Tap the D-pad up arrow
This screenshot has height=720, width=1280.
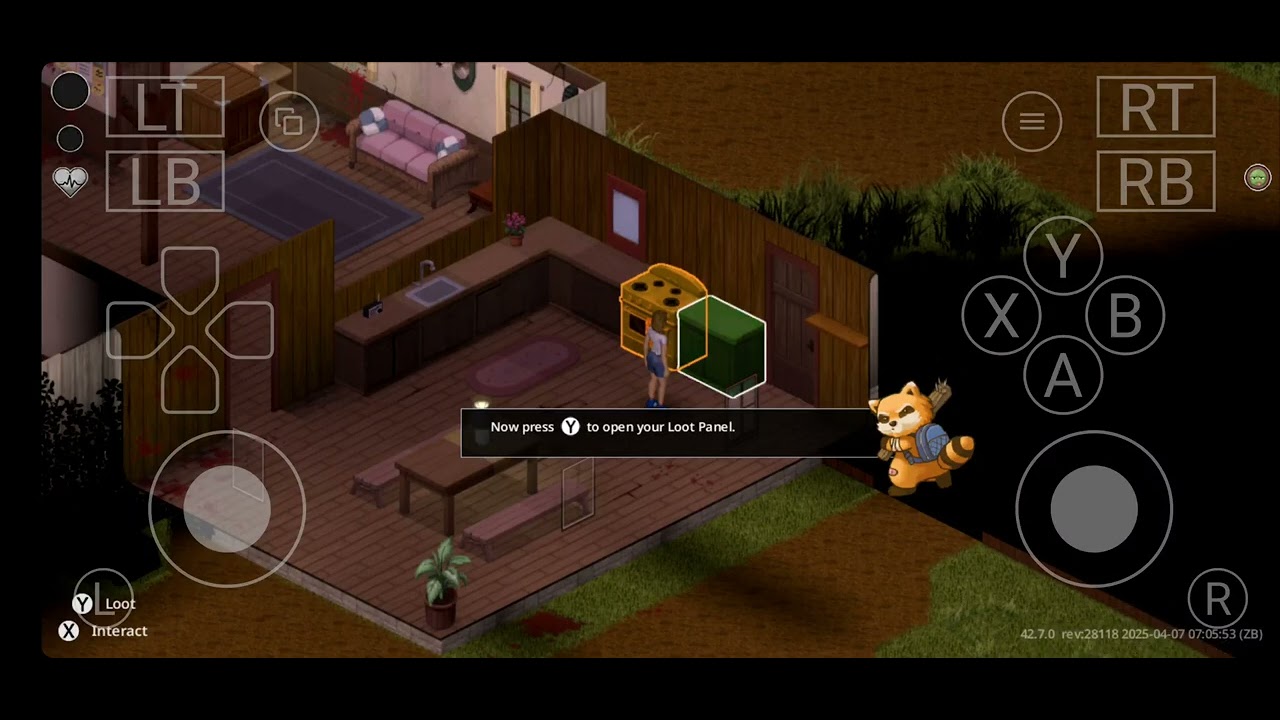point(190,275)
